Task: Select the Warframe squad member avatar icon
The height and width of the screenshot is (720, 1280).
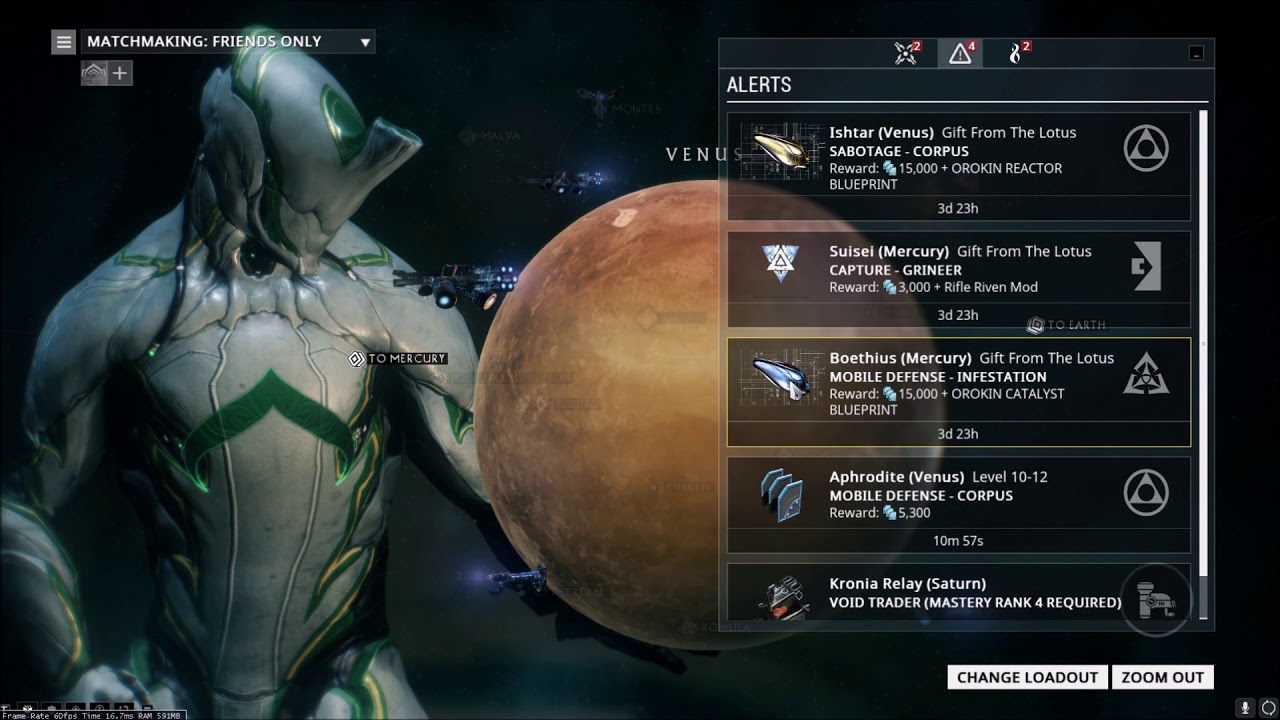Action: coord(94,73)
